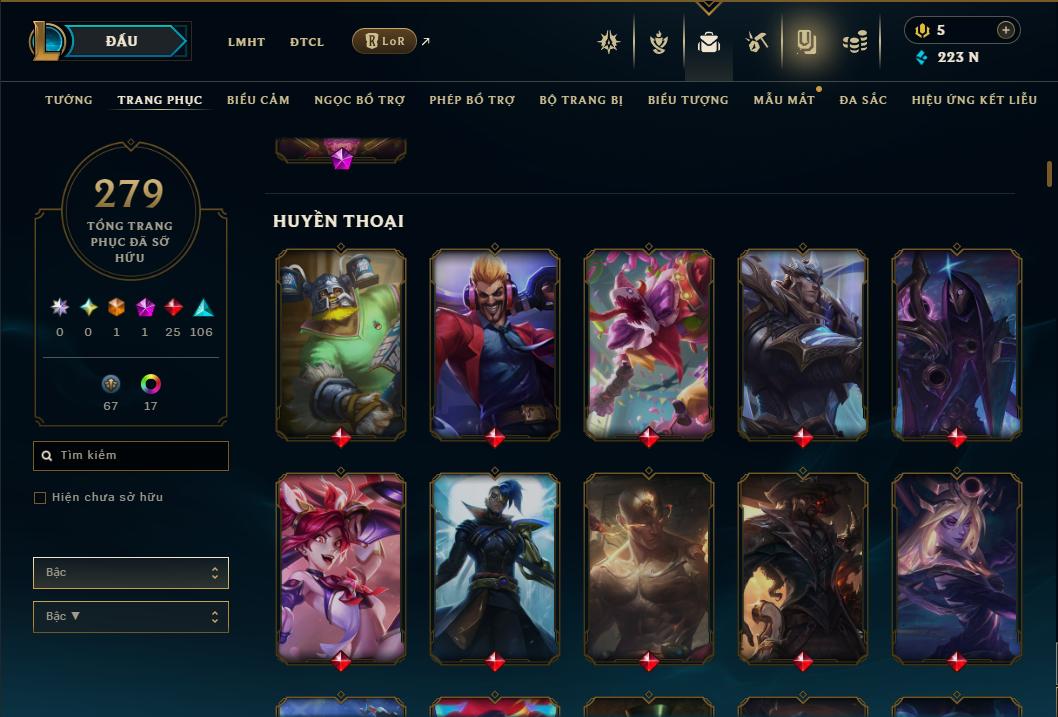Open the Bậc ▼ sorting dropdown

tap(131, 617)
